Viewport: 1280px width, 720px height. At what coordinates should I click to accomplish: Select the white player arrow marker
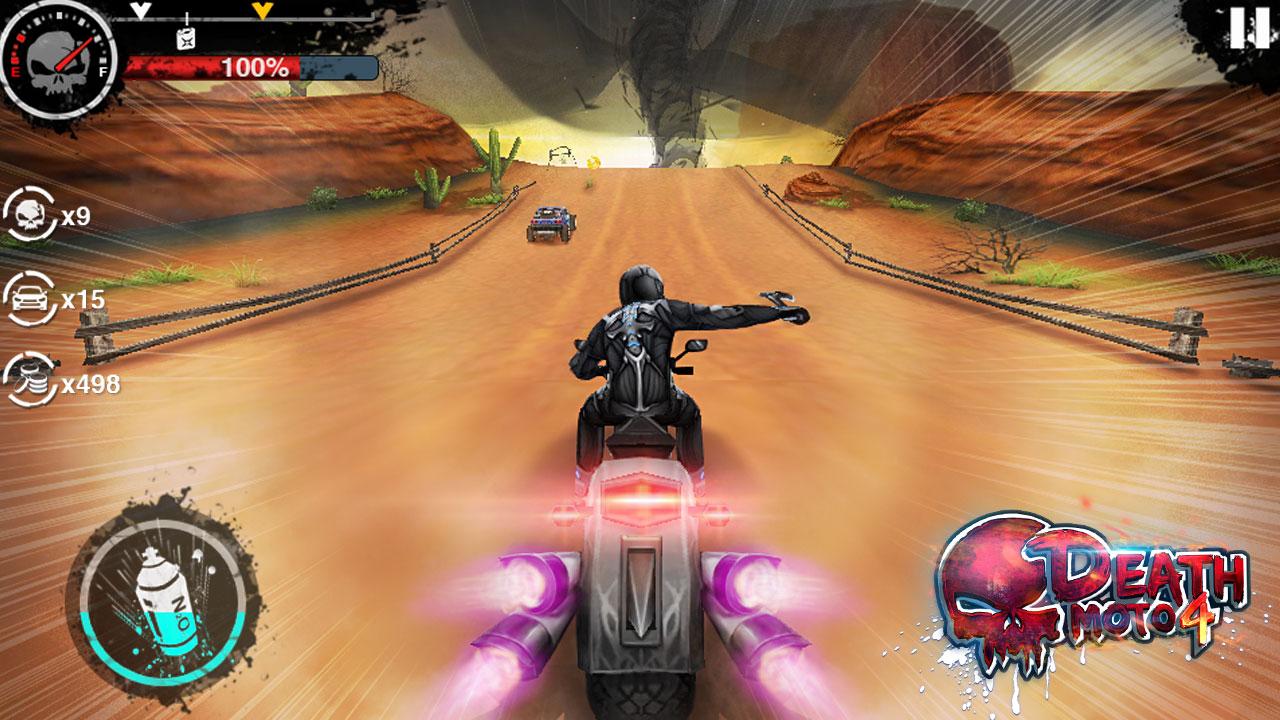[x=140, y=10]
